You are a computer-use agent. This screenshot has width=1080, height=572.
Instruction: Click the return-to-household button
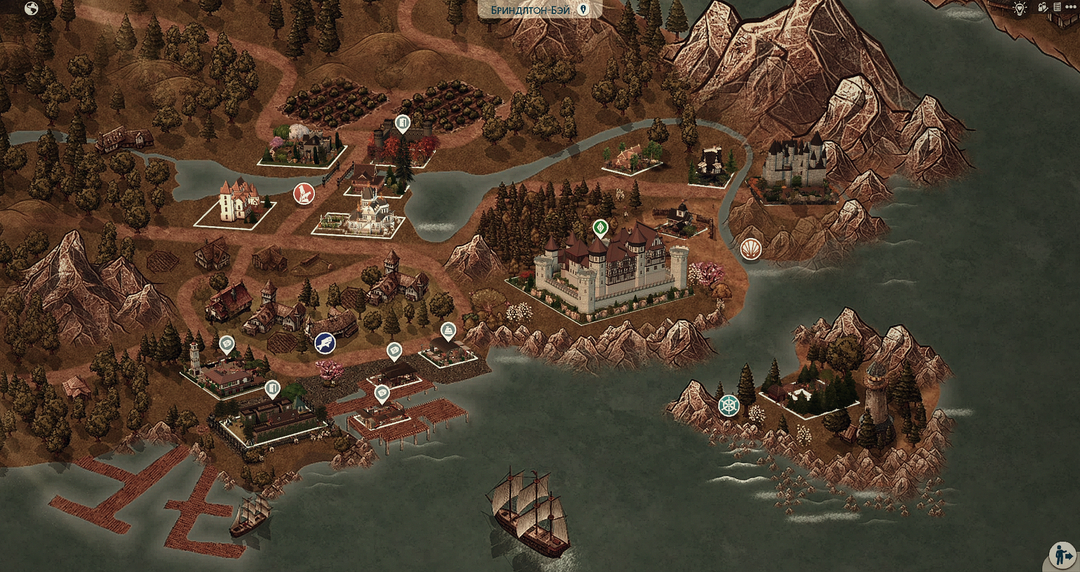click(x=1061, y=555)
